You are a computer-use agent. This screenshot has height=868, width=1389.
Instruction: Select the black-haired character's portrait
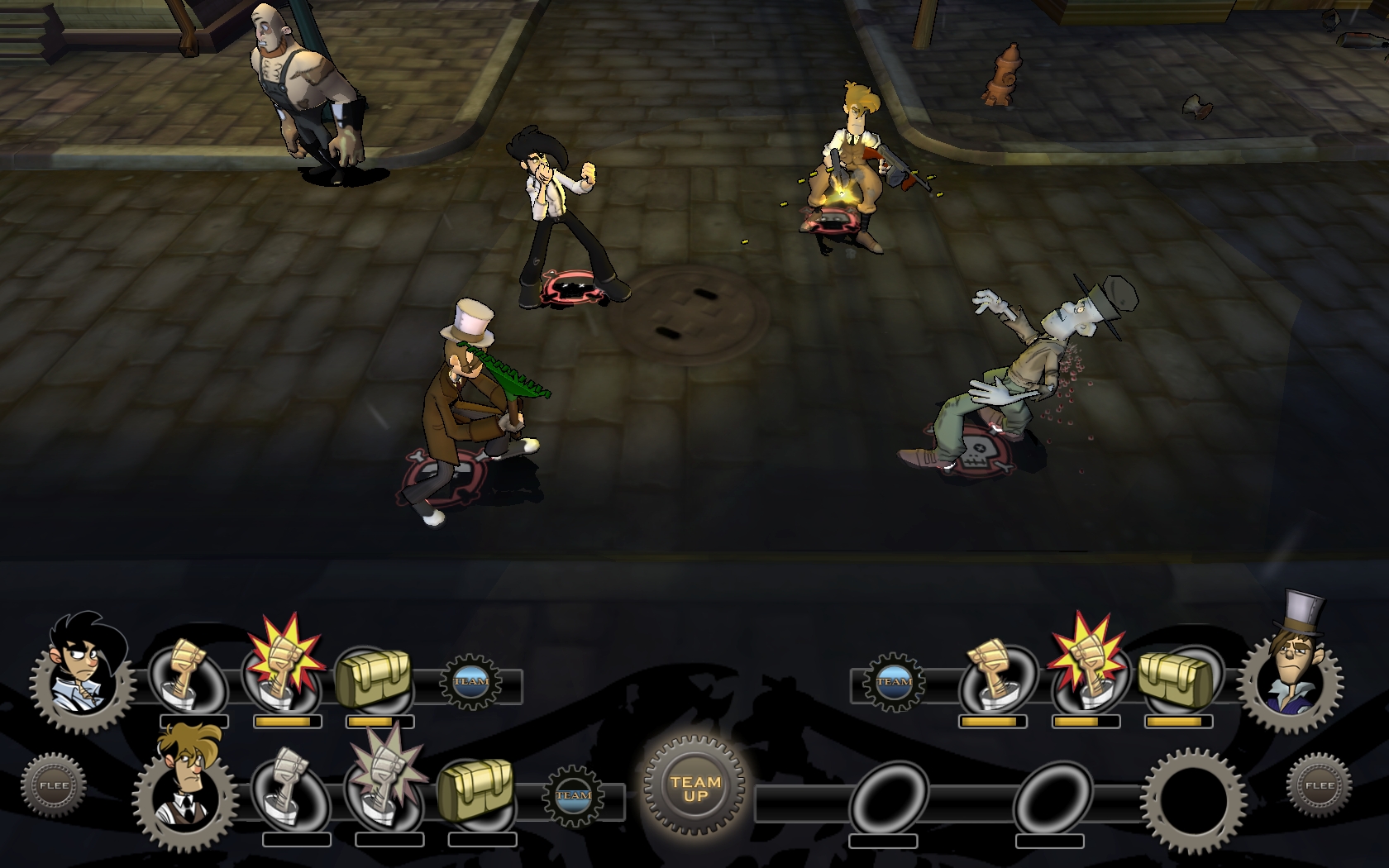84,672
